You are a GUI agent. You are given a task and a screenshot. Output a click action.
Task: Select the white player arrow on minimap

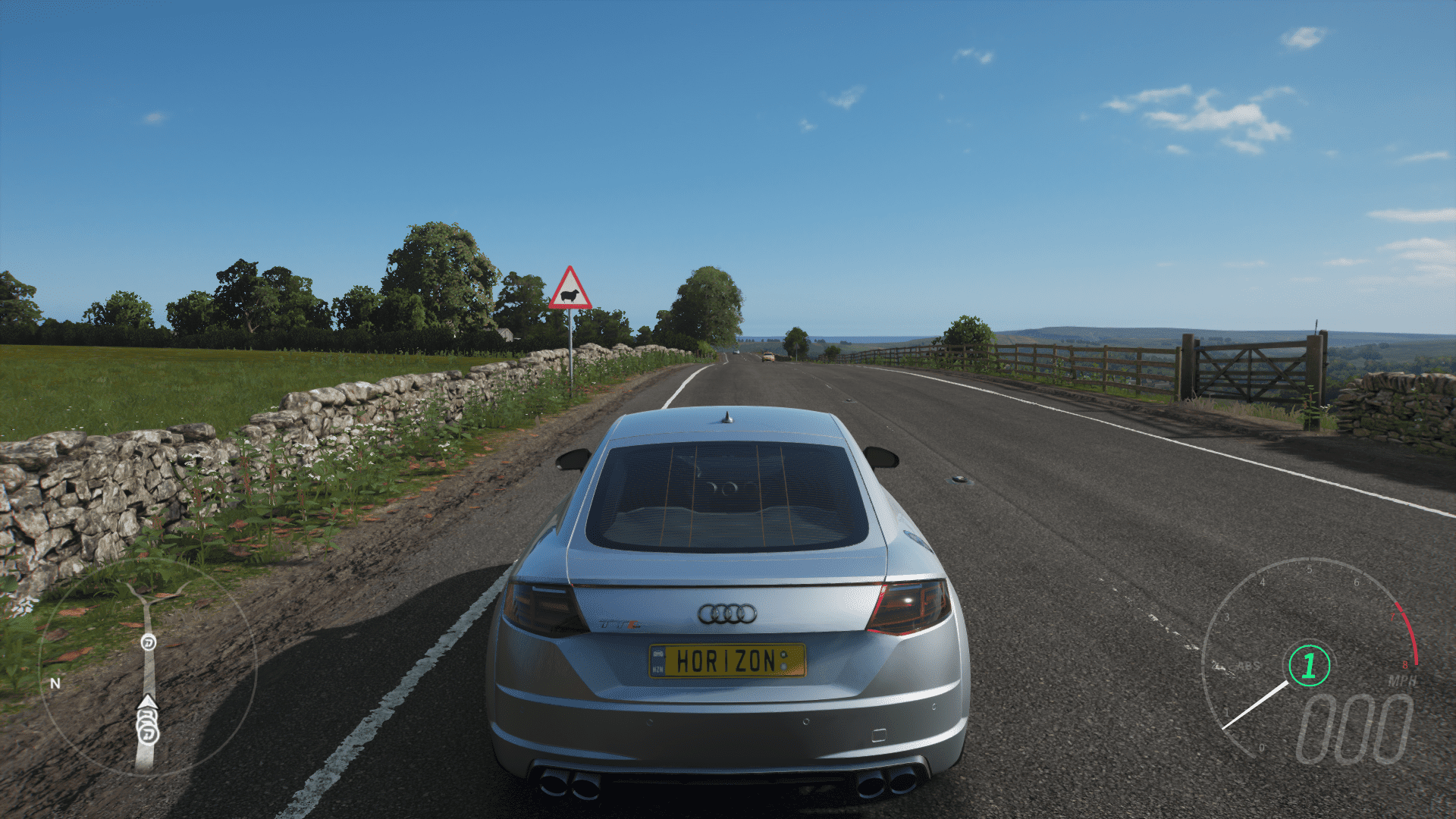click(147, 702)
